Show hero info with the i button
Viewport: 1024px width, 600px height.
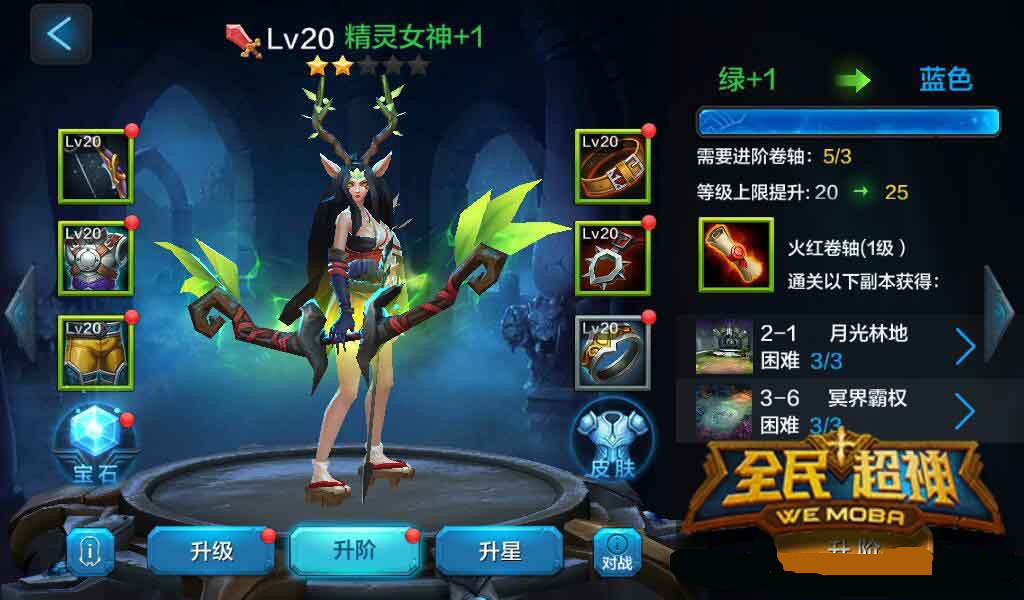[x=90, y=551]
